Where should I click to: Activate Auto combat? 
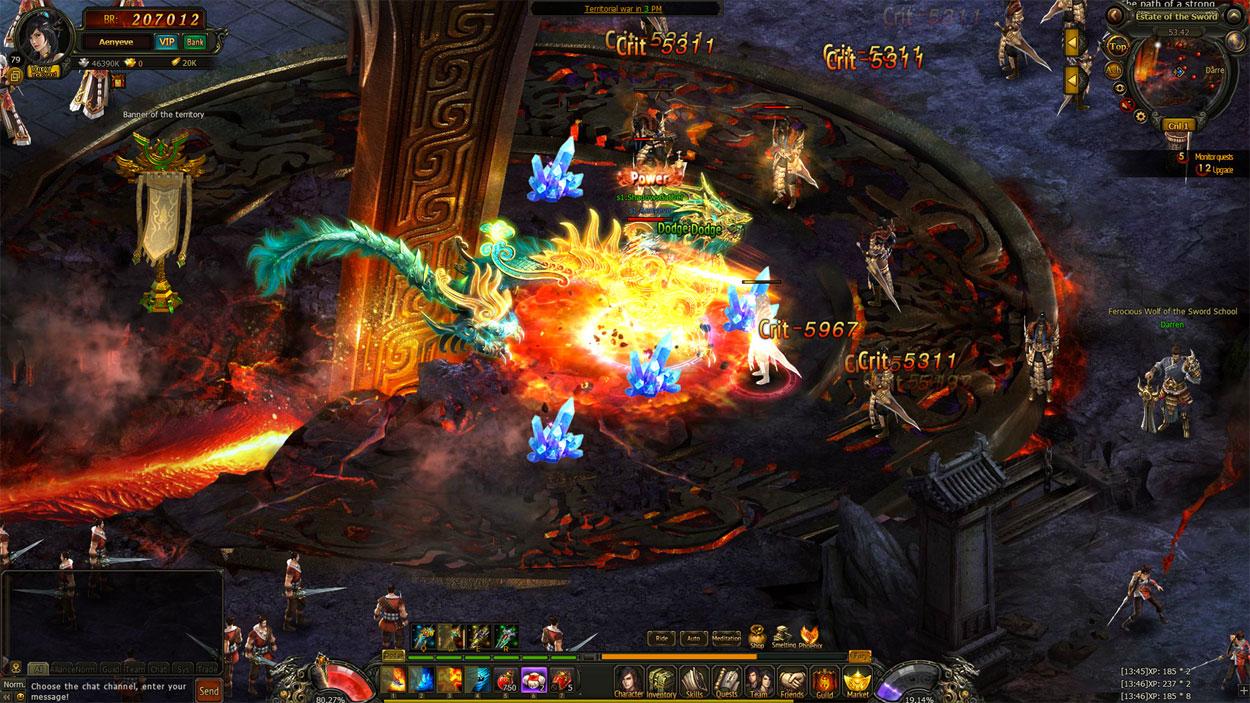(692, 637)
